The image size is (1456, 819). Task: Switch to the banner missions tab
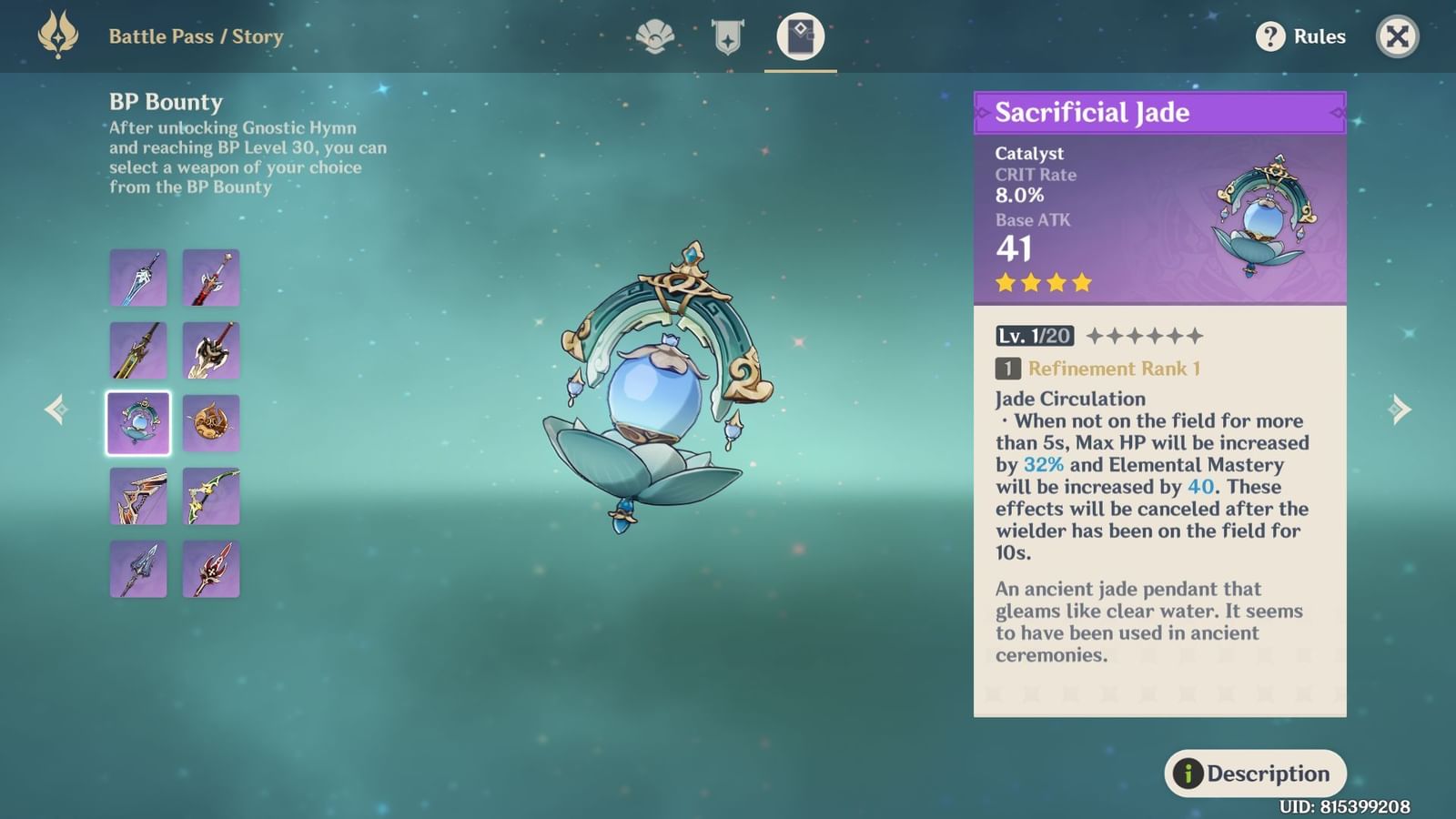tap(726, 36)
